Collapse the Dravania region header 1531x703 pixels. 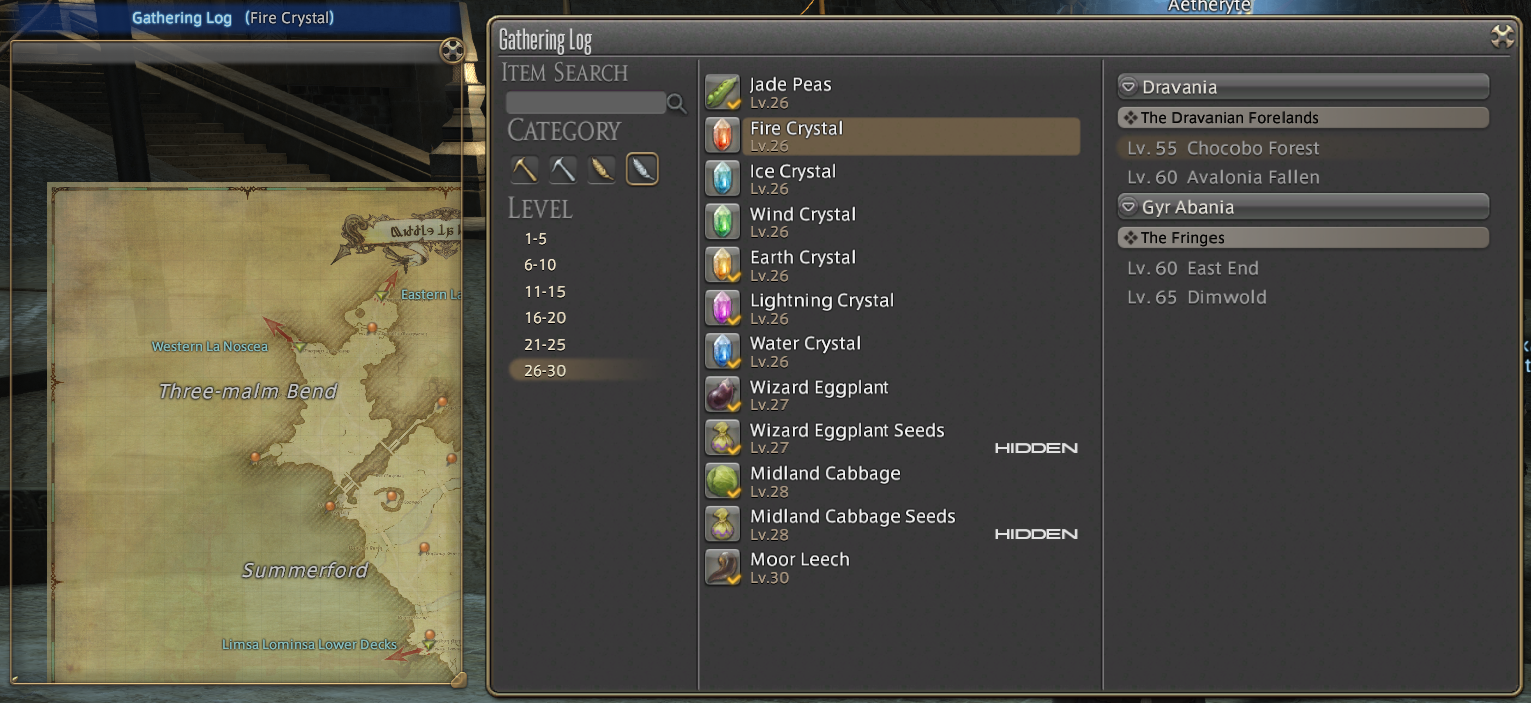click(x=1128, y=87)
